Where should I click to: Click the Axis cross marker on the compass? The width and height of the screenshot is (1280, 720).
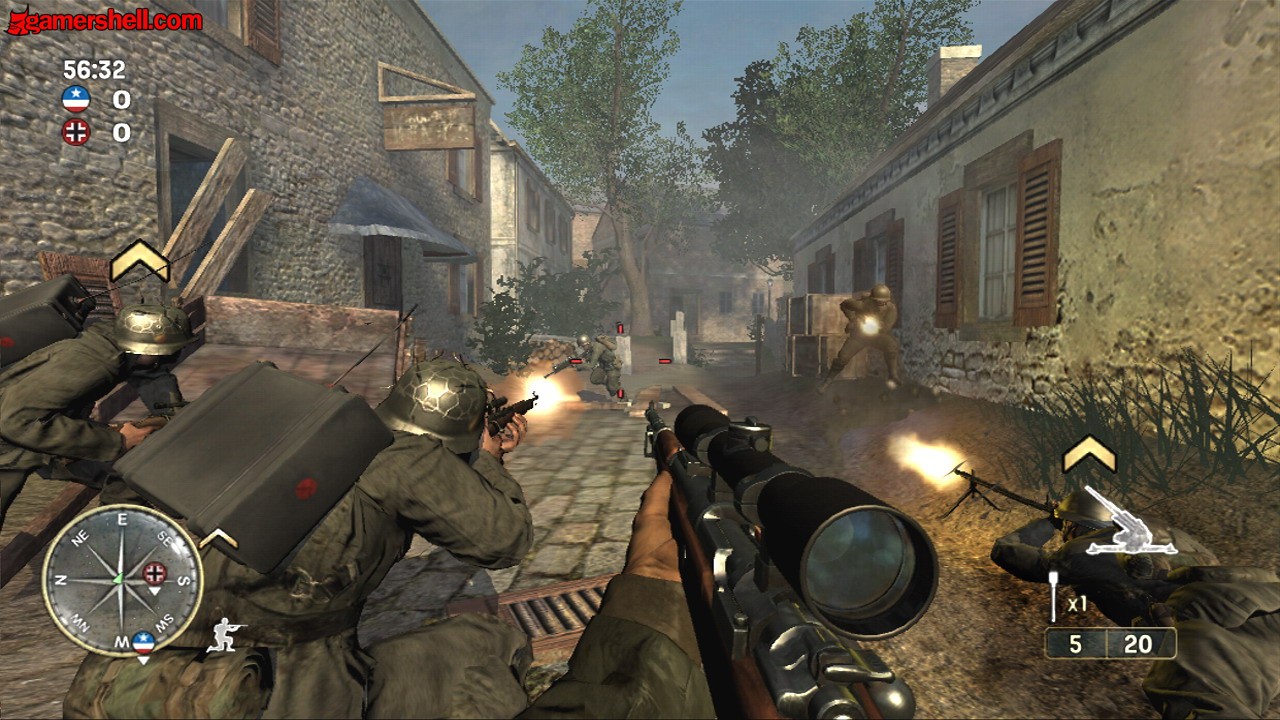[x=154, y=573]
